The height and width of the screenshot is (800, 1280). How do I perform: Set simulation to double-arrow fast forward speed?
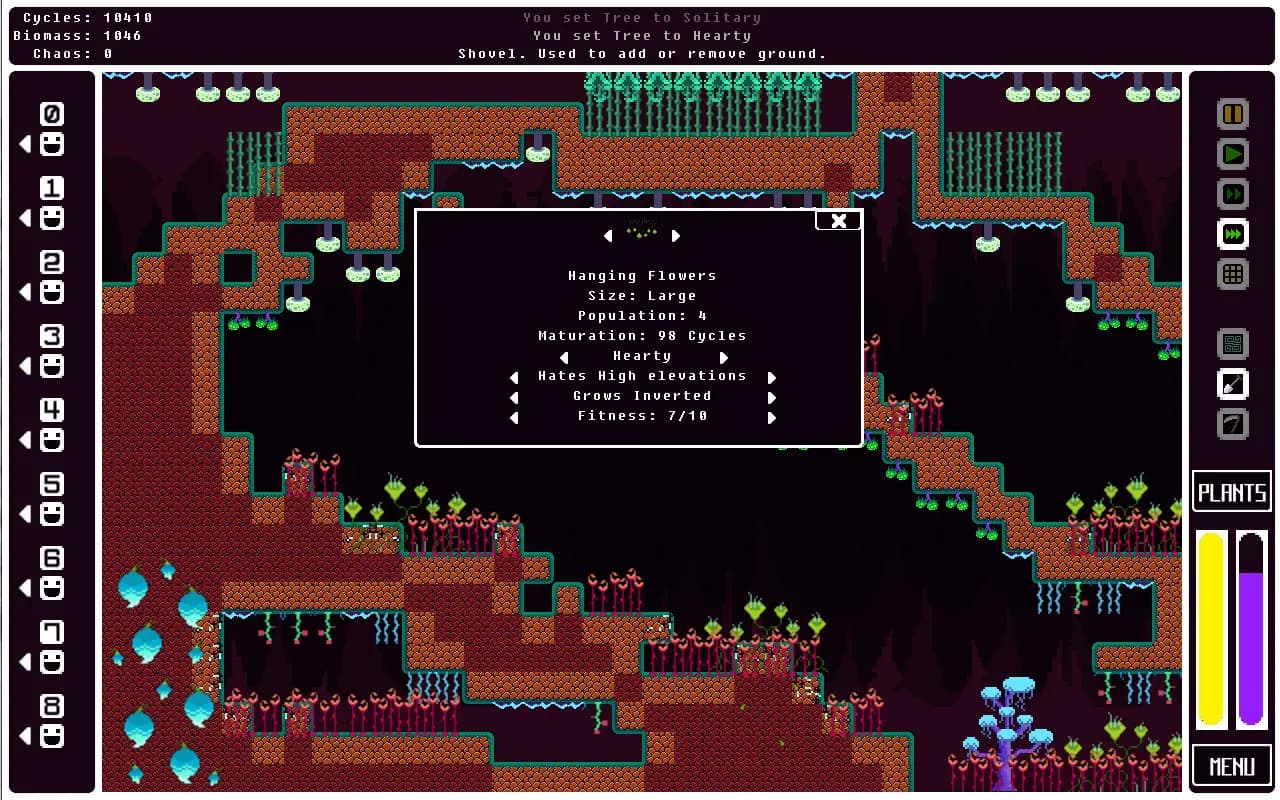click(x=1233, y=194)
